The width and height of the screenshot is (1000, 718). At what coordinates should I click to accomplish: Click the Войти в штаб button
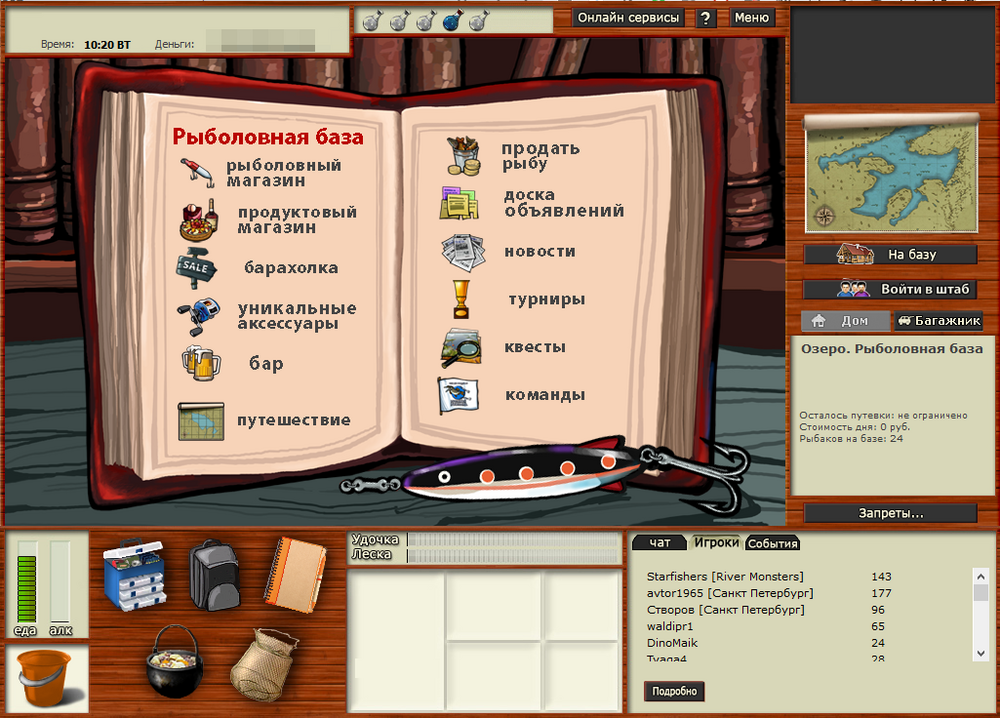click(x=890, y=289)
